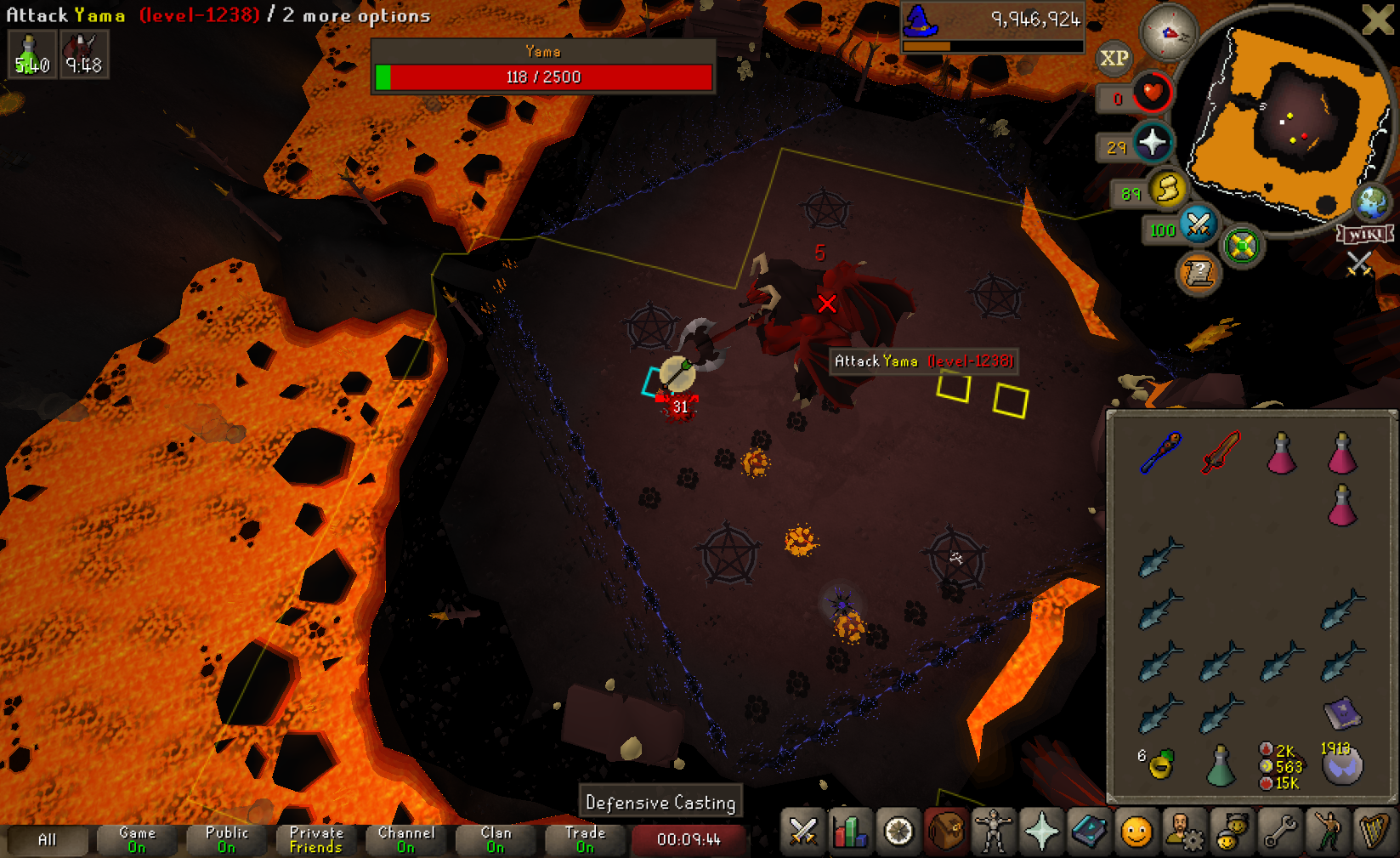
Task: Toggle the XP drops button
Action: (x=1114, y=58)
